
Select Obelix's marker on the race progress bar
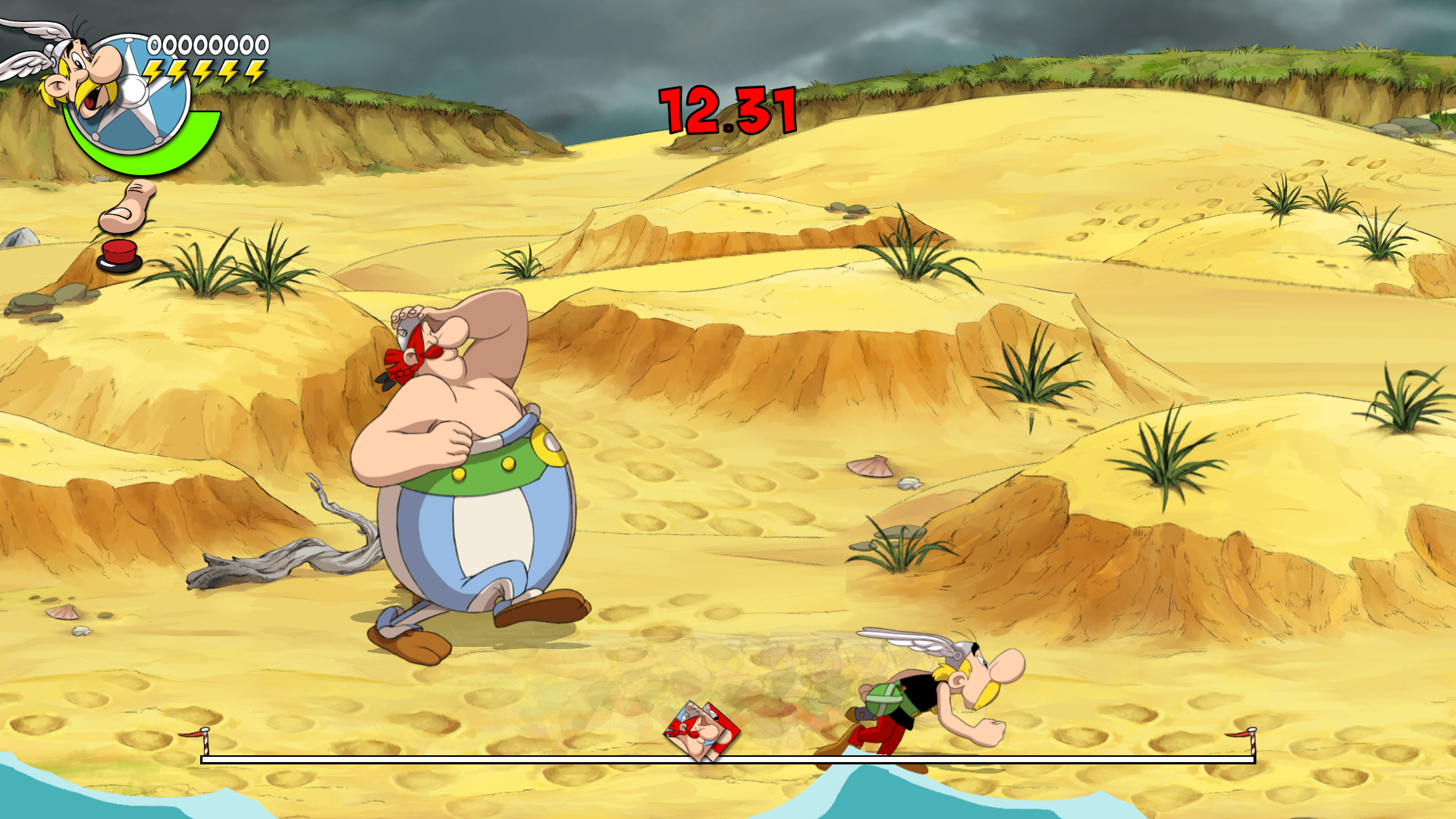click(701, 732)
